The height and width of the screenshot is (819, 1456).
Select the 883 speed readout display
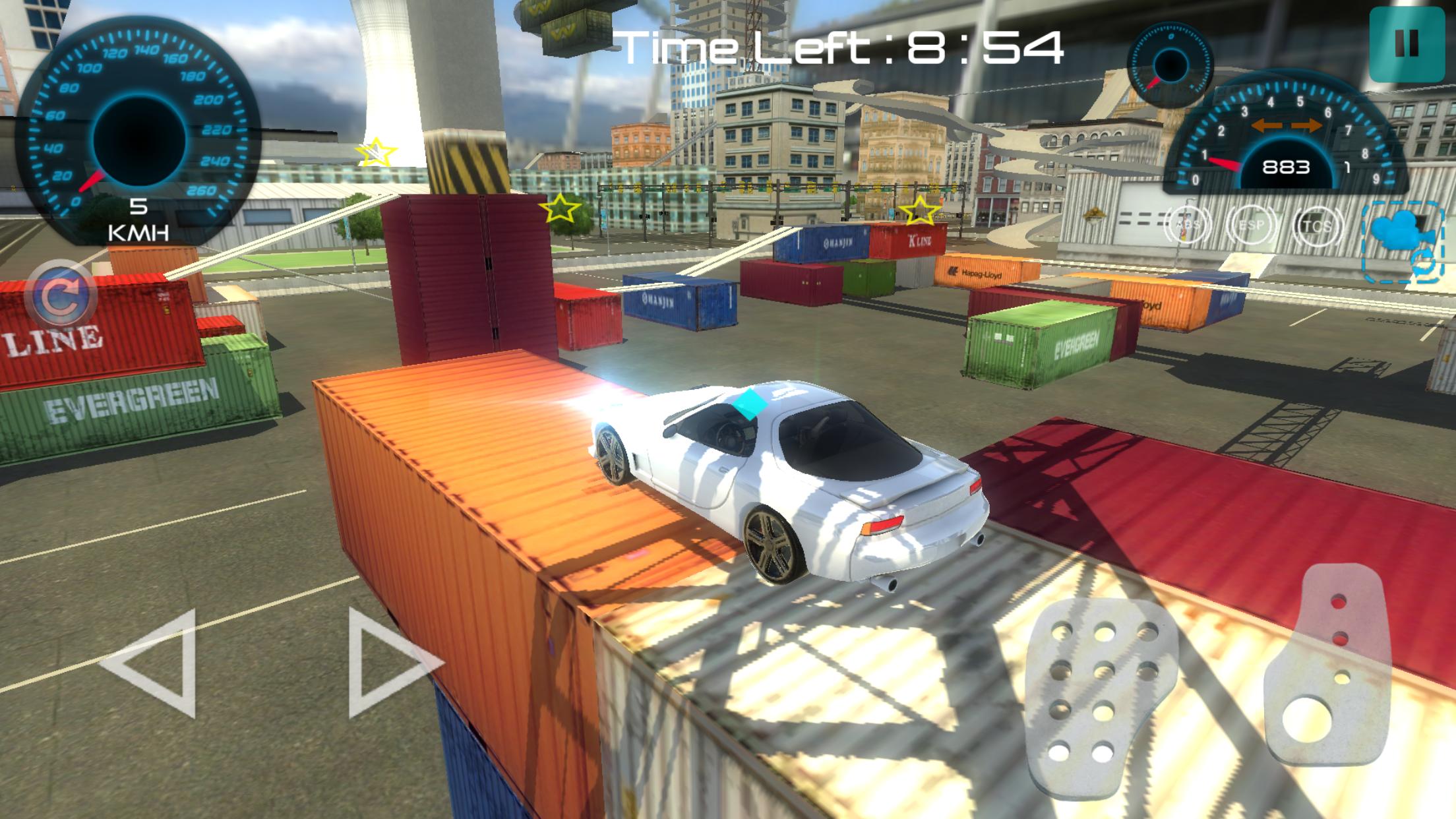click(x=1286, y=167)
